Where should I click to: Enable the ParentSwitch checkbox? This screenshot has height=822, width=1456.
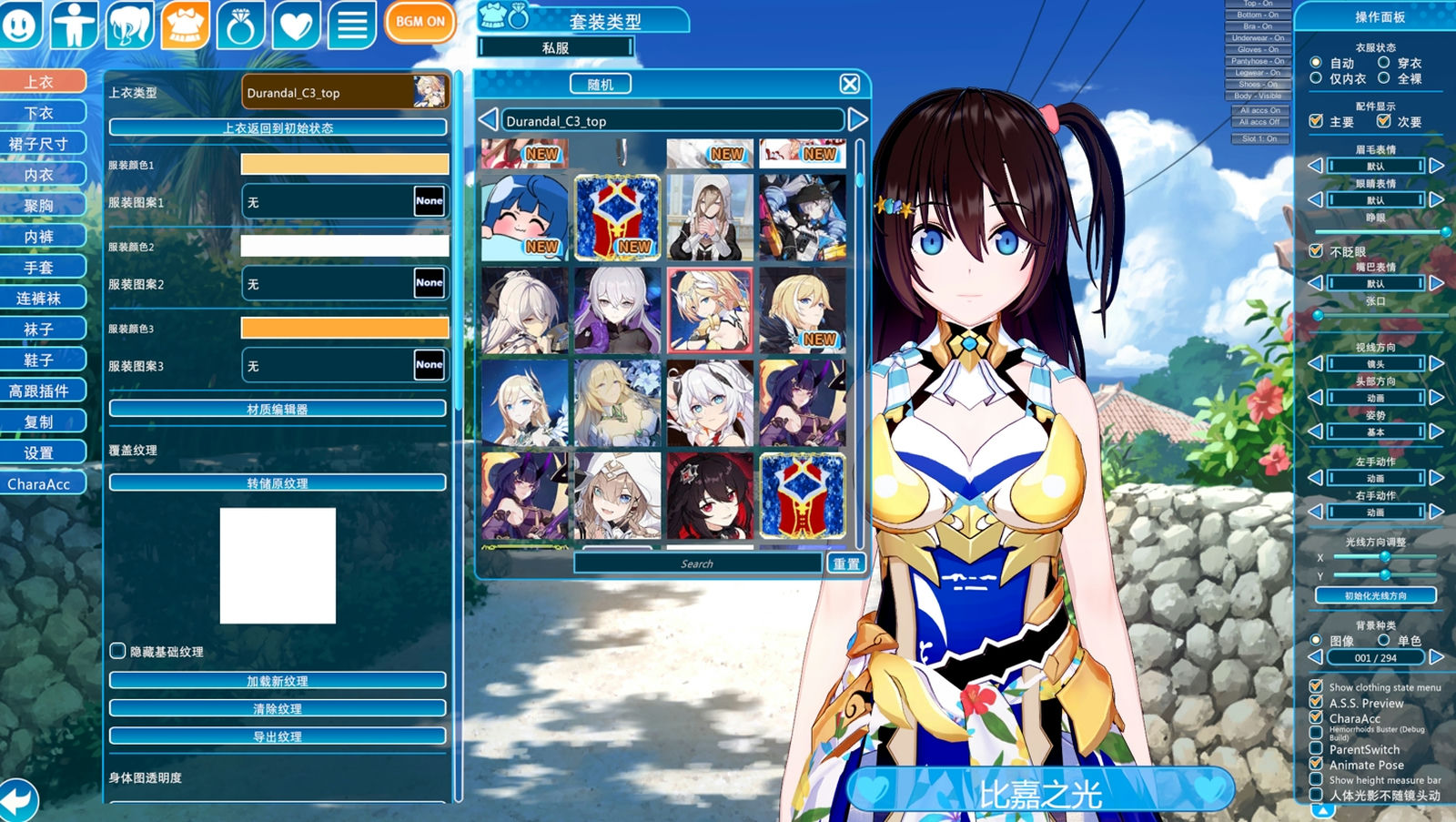coord(1317,749)
